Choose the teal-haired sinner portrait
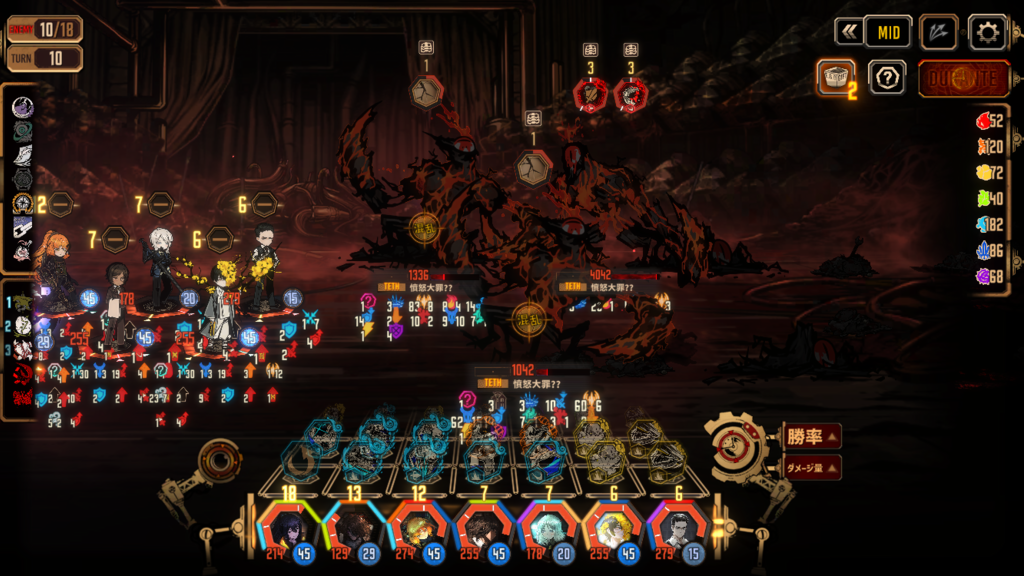 [548, 525]
